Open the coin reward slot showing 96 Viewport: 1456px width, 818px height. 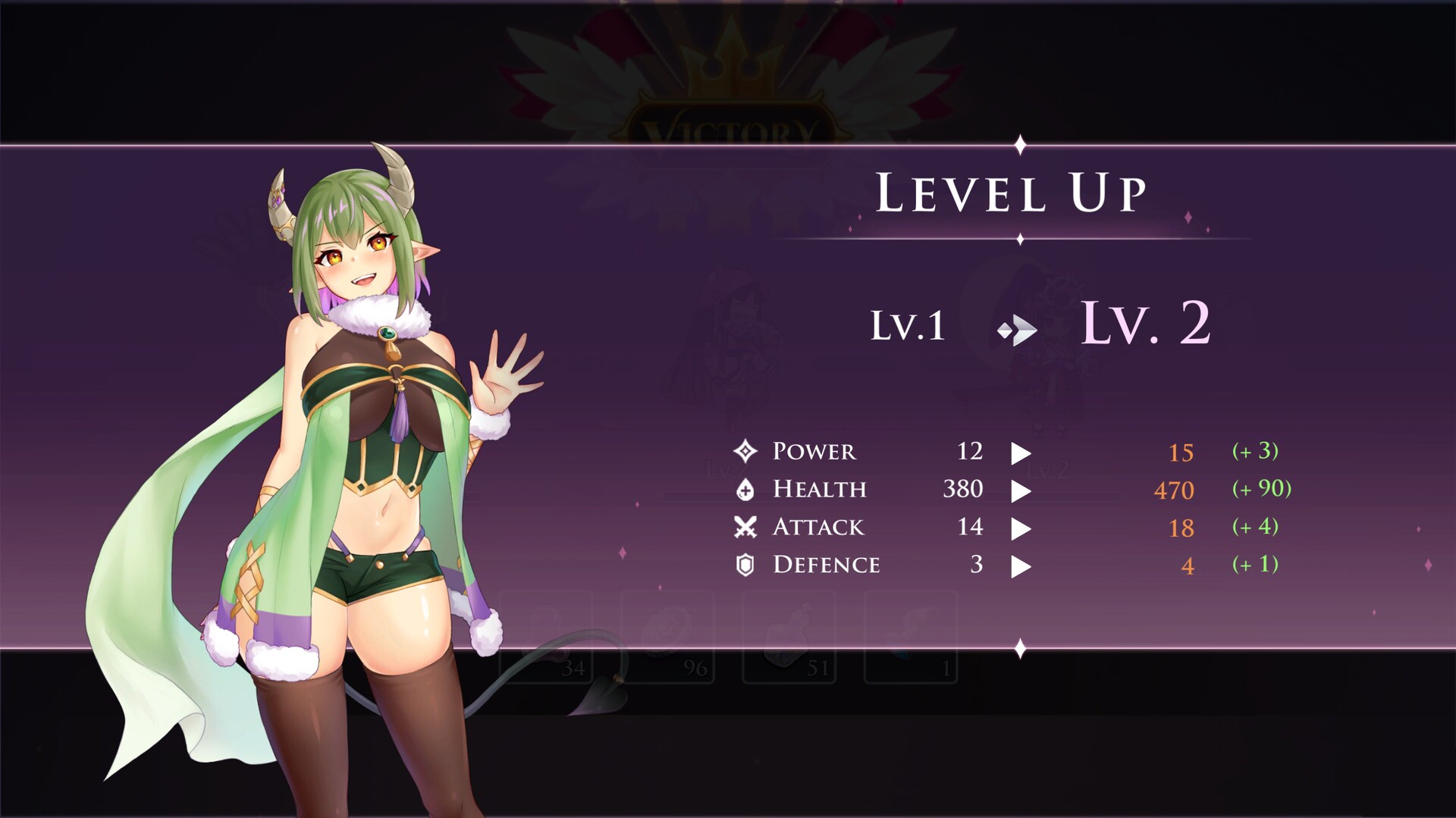click(x=667, y=637)
